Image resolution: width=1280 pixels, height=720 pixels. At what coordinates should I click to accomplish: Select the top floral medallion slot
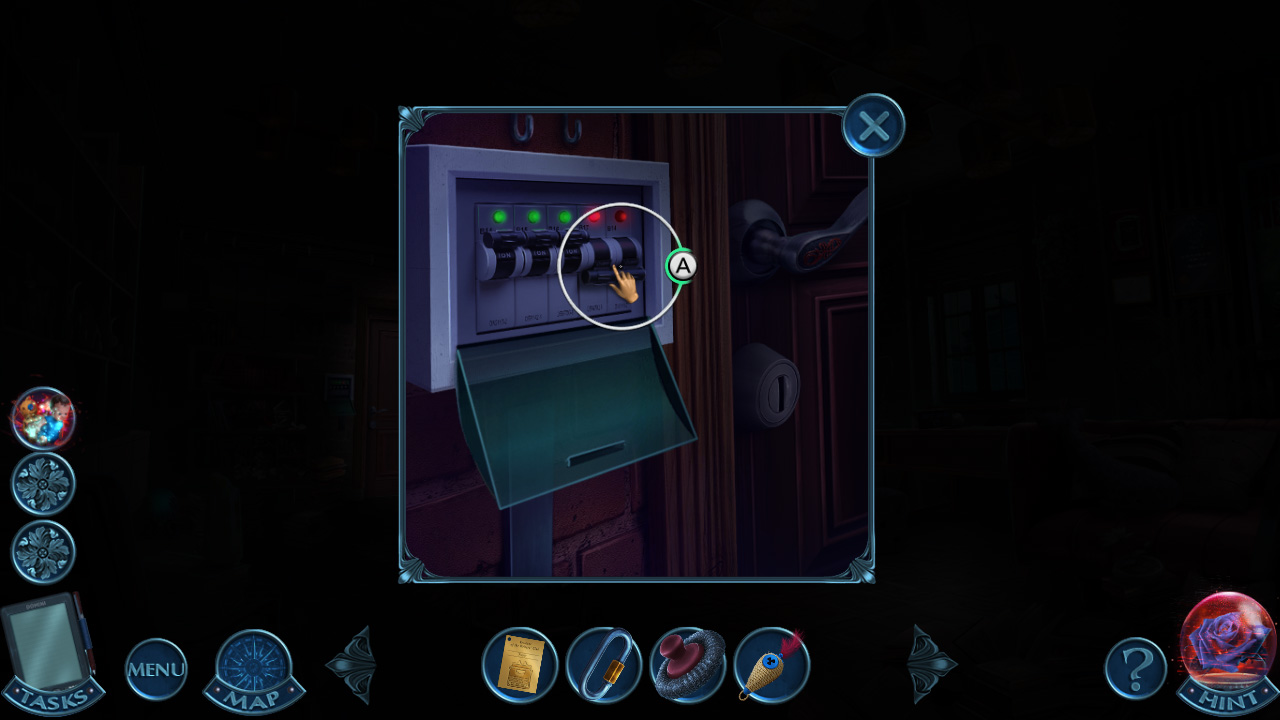(x=42, y=484)
